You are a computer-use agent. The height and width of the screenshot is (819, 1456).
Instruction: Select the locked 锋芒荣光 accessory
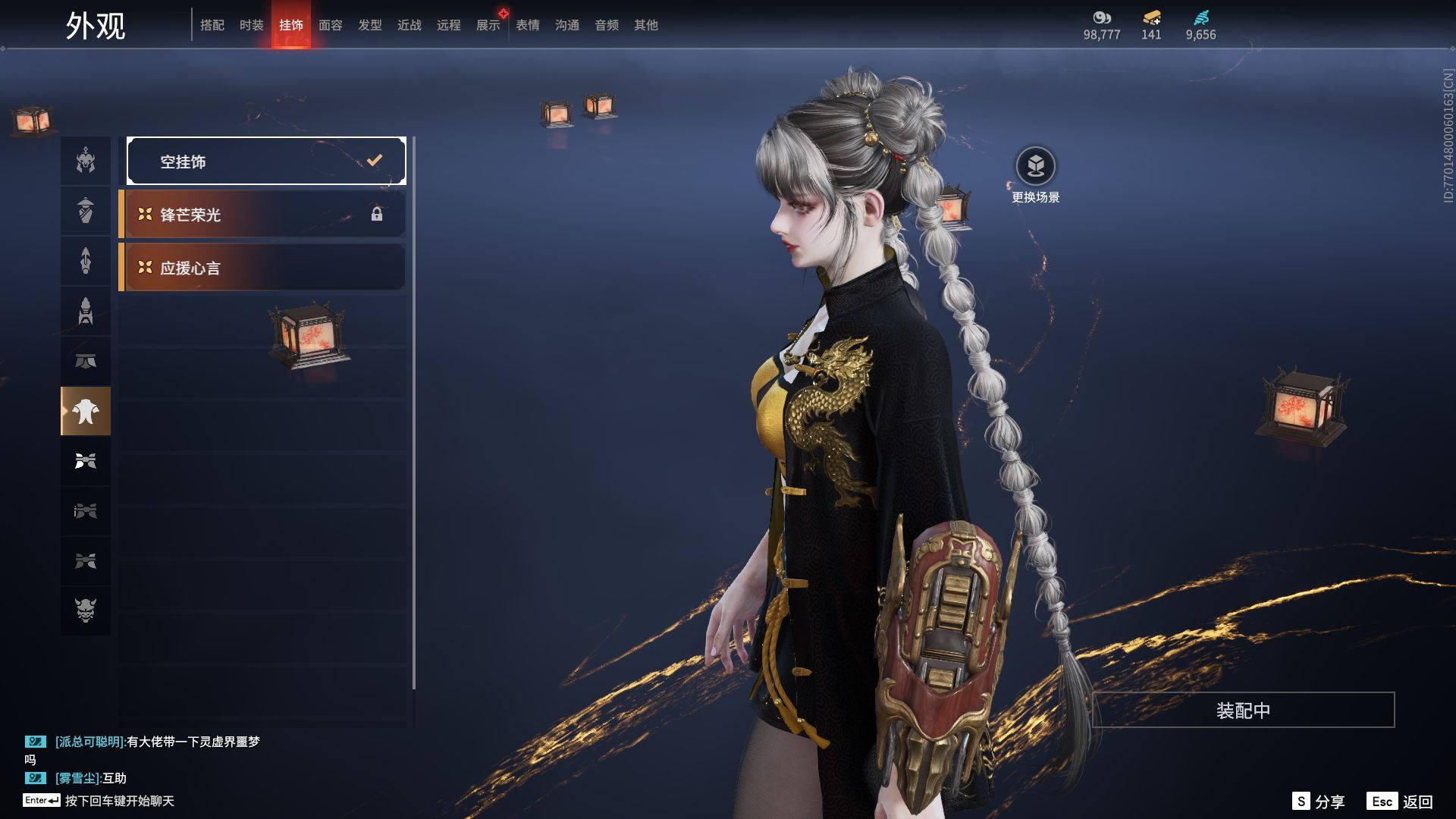point(262,215)
